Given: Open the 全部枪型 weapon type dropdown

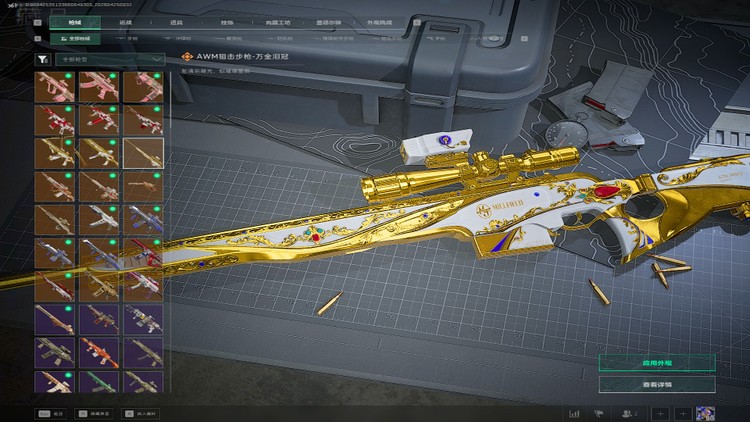Looking at the screenshot, I should [x=112, y=59].
